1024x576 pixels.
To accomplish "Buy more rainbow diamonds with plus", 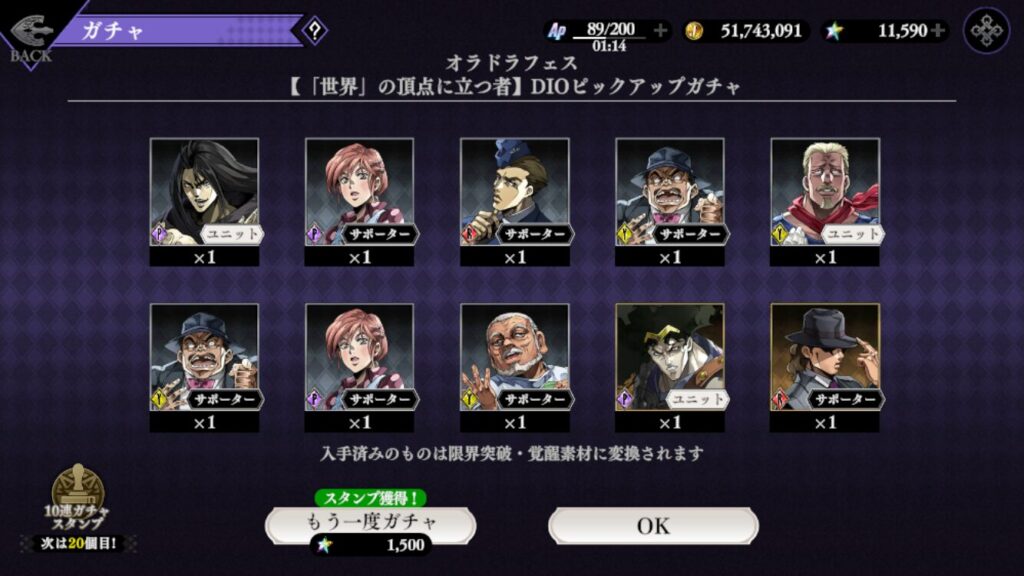I will point(937,30).
